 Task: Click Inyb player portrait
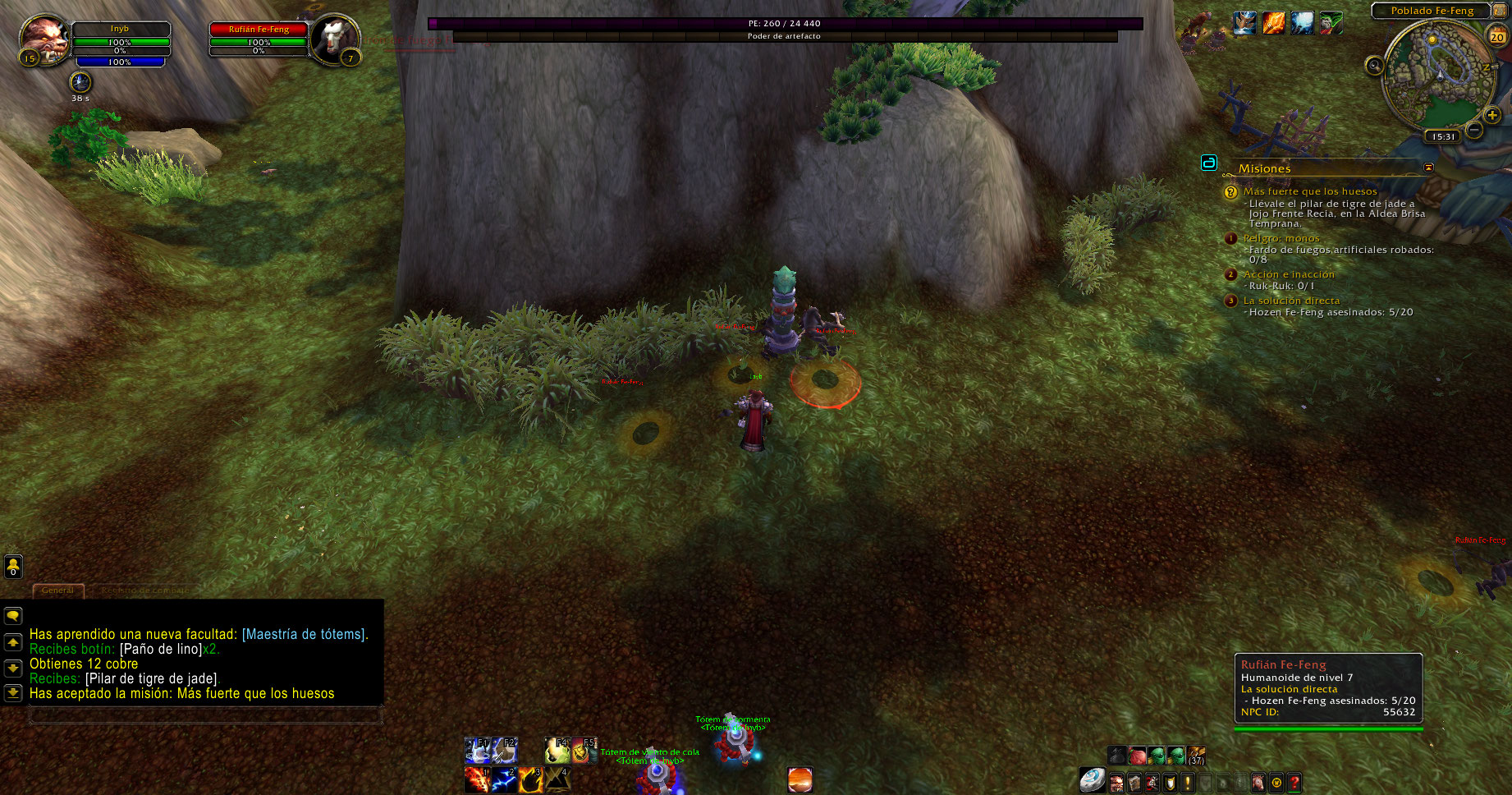coord(44,37)
